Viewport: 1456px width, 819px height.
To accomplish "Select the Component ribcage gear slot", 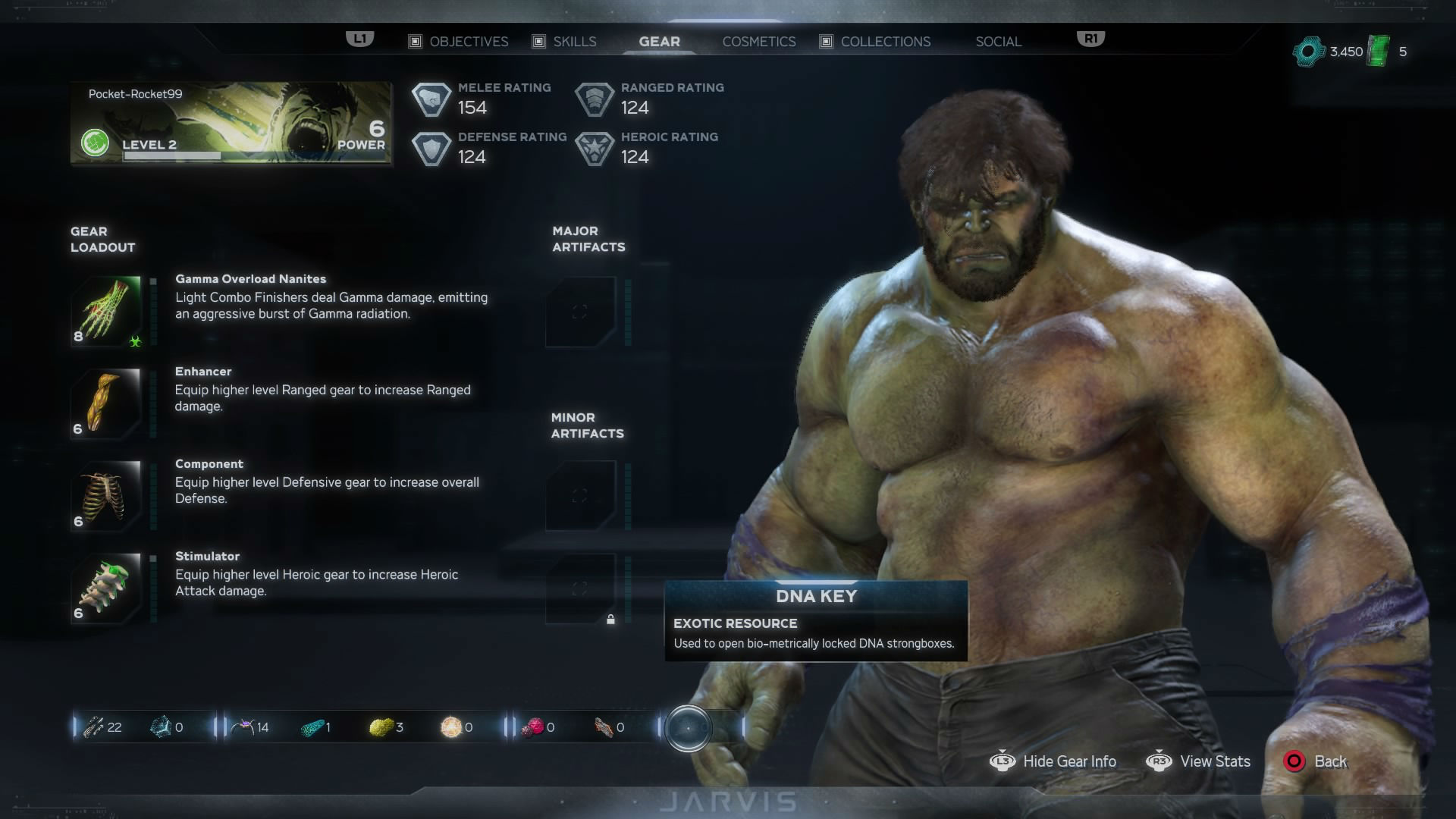I will (107, 496).
